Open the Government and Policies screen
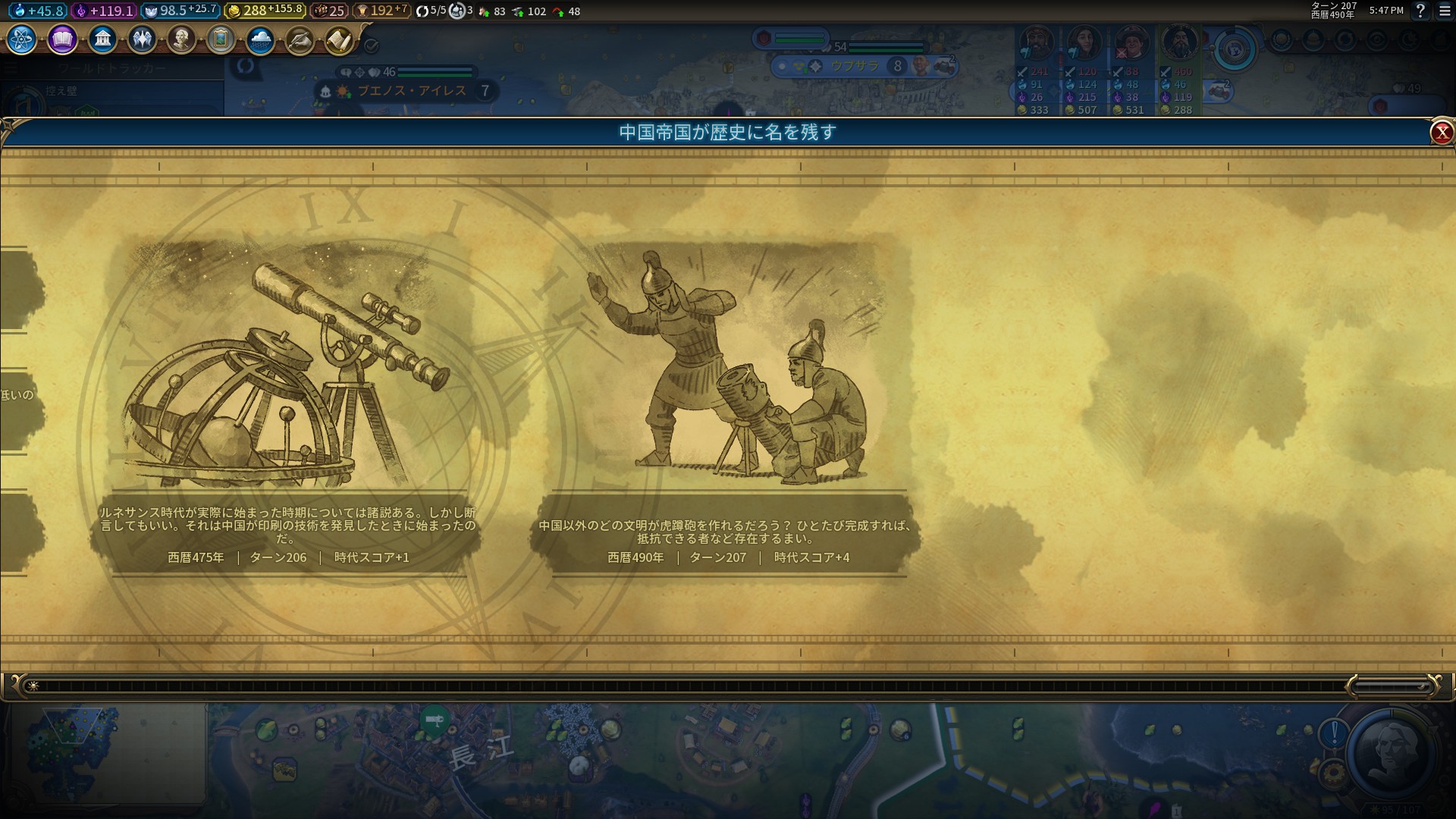Screen dimensions: 1456x819 point(102,39)
